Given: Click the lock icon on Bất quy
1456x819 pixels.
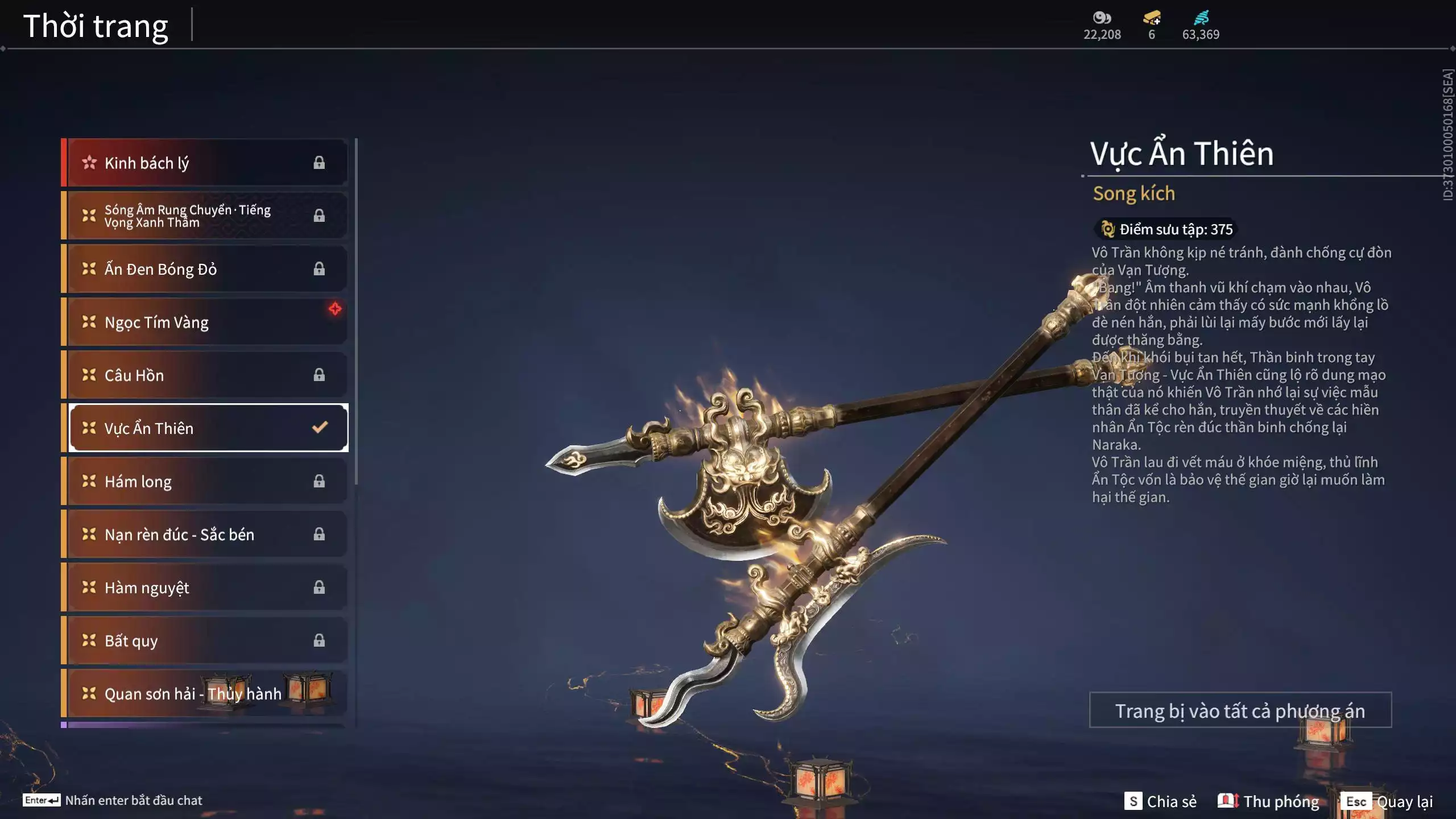Looking at the screenshot, I should [319, 640].
